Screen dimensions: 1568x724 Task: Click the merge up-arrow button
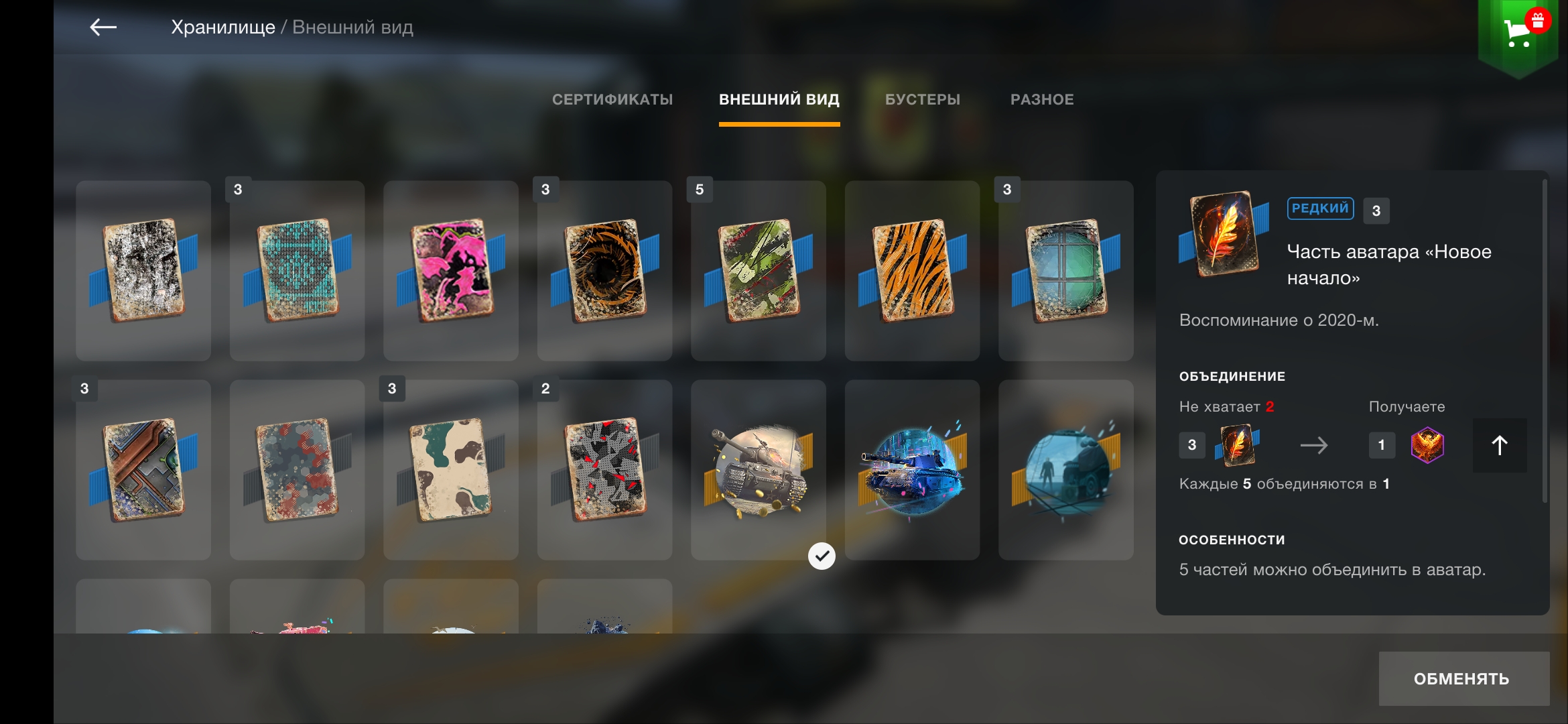coord(1499,445)
